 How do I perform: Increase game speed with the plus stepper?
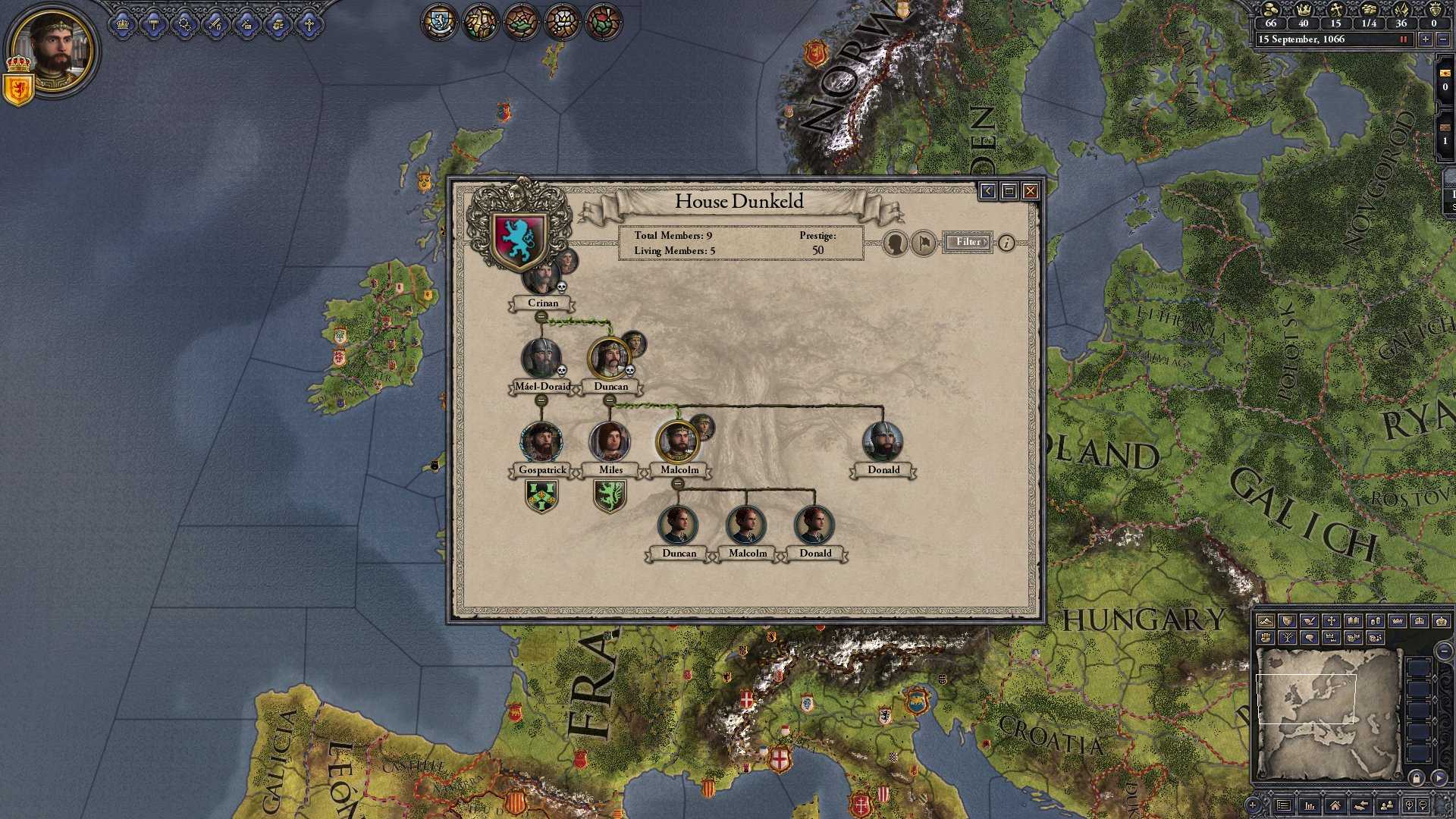coord(1426,39)
